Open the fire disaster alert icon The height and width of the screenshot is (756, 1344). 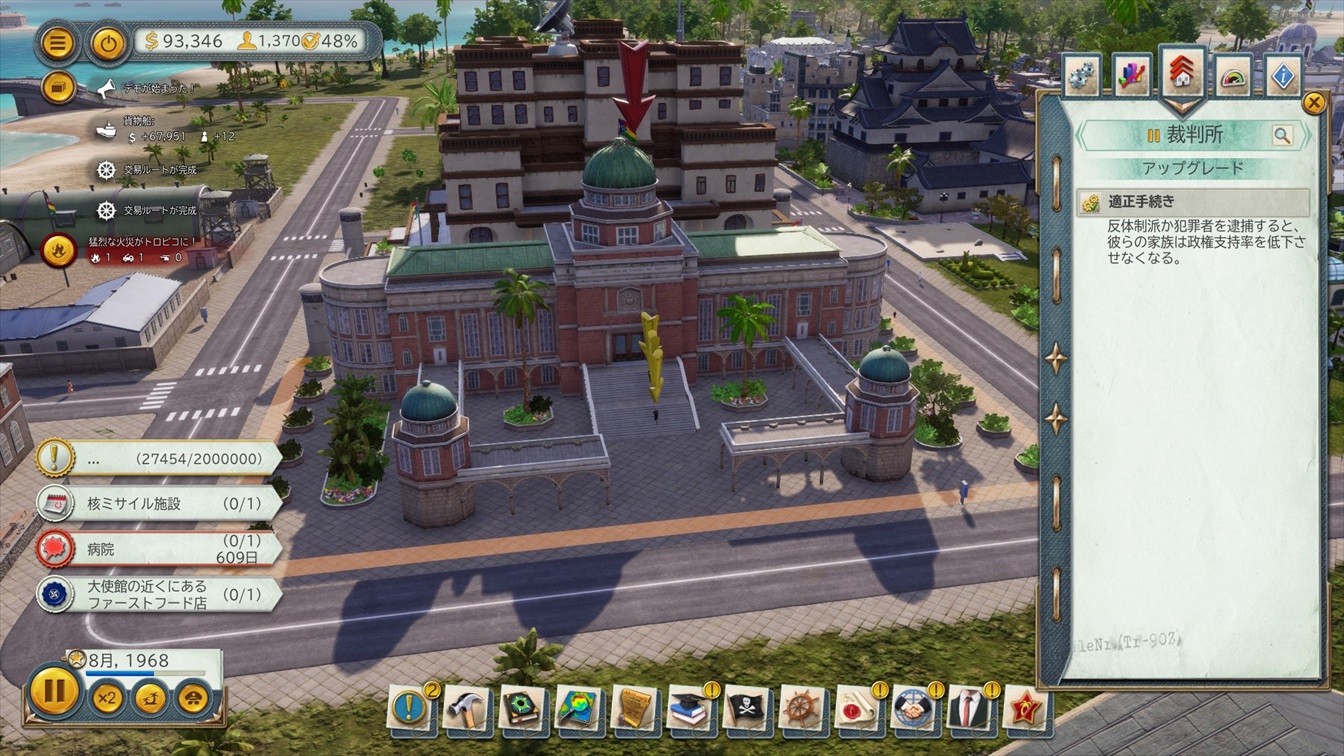click(58, 248)
